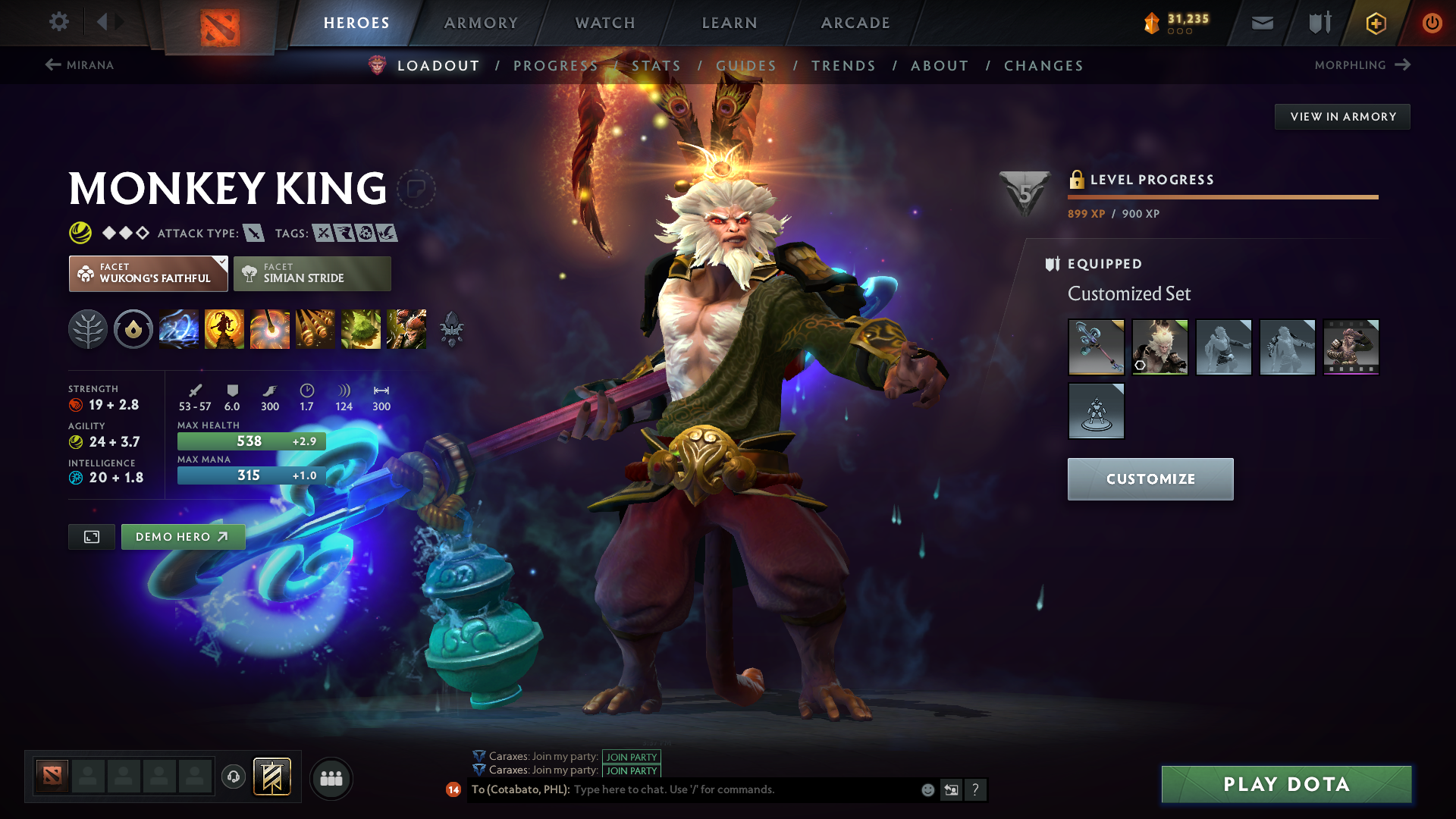Select the Simian Stride facet
Screen dimensions: 1456x819
312,273
